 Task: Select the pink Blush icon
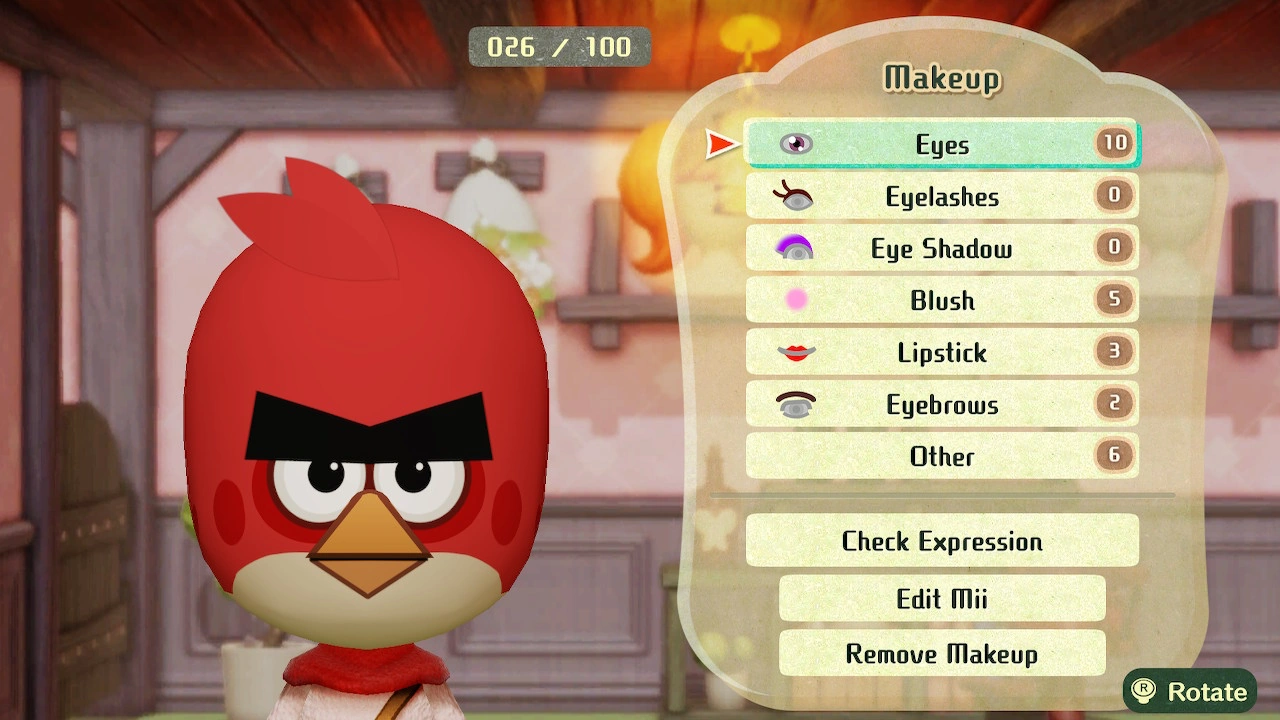pos(793,300)
